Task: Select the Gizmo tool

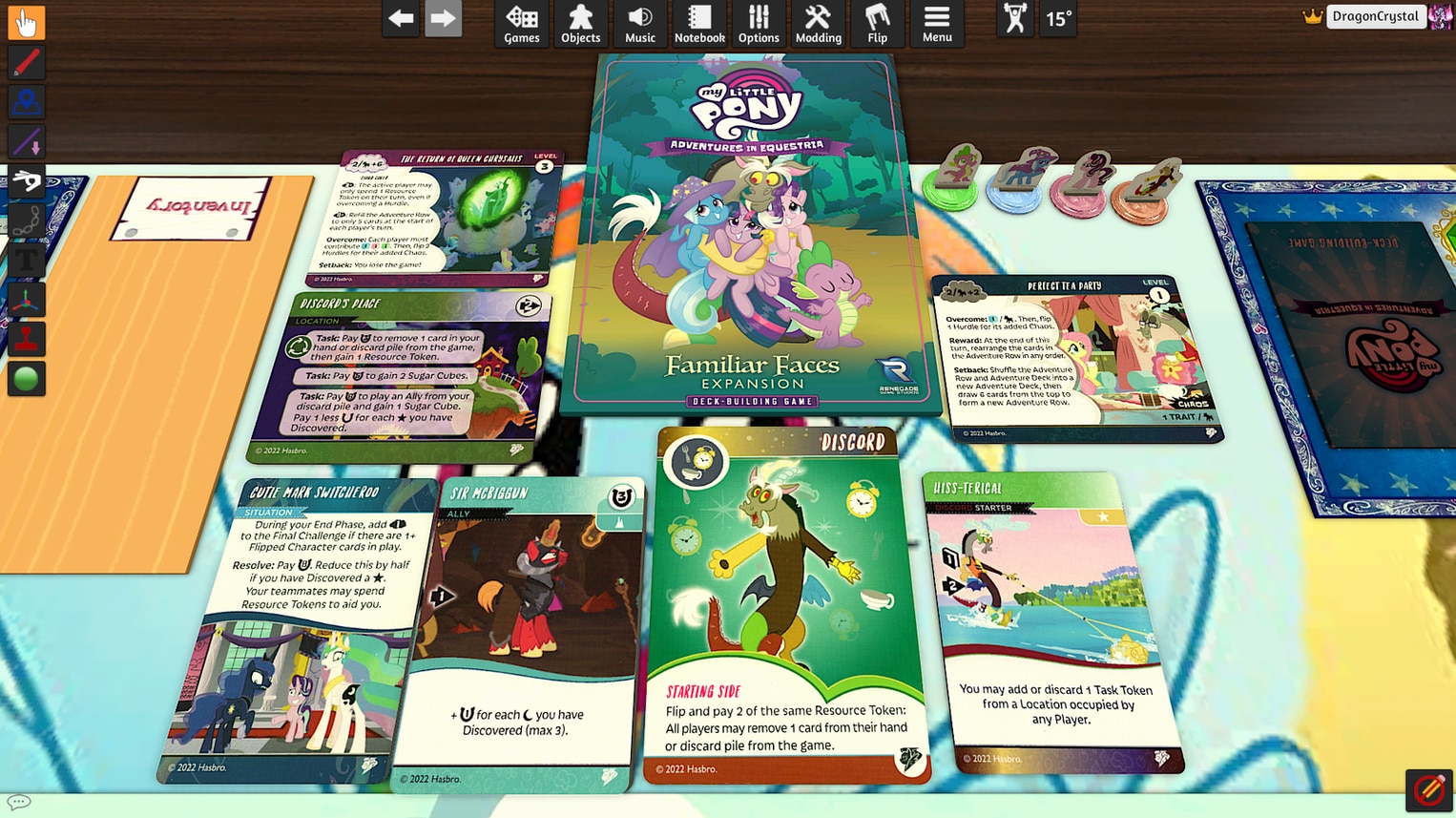Action: (x=26, y=299)
